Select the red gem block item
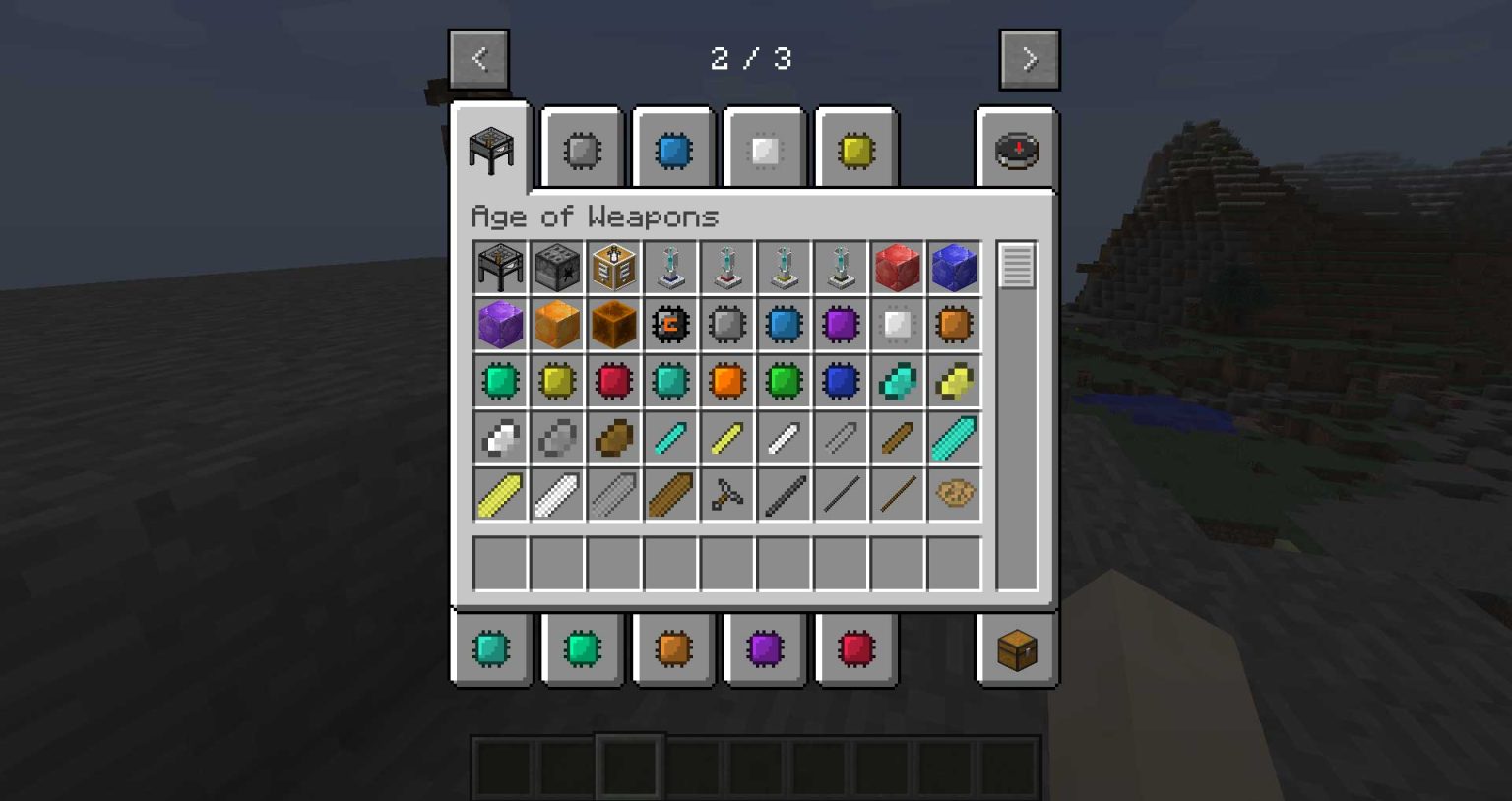Viewport: 1512px width, 801px height. coord(897,267)
